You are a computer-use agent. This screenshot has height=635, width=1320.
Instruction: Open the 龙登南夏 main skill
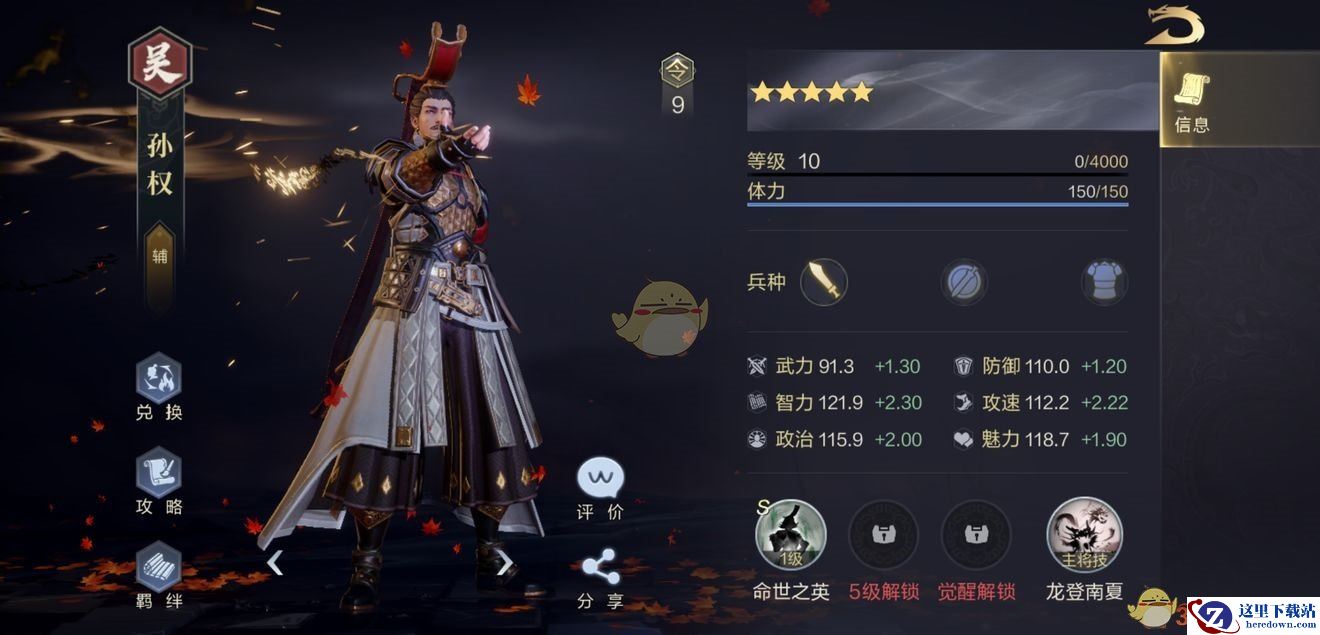1084,535
